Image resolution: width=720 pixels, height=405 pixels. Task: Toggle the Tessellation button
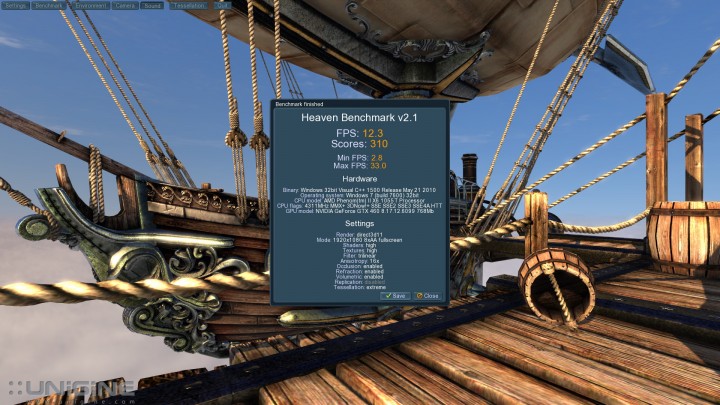188,5
